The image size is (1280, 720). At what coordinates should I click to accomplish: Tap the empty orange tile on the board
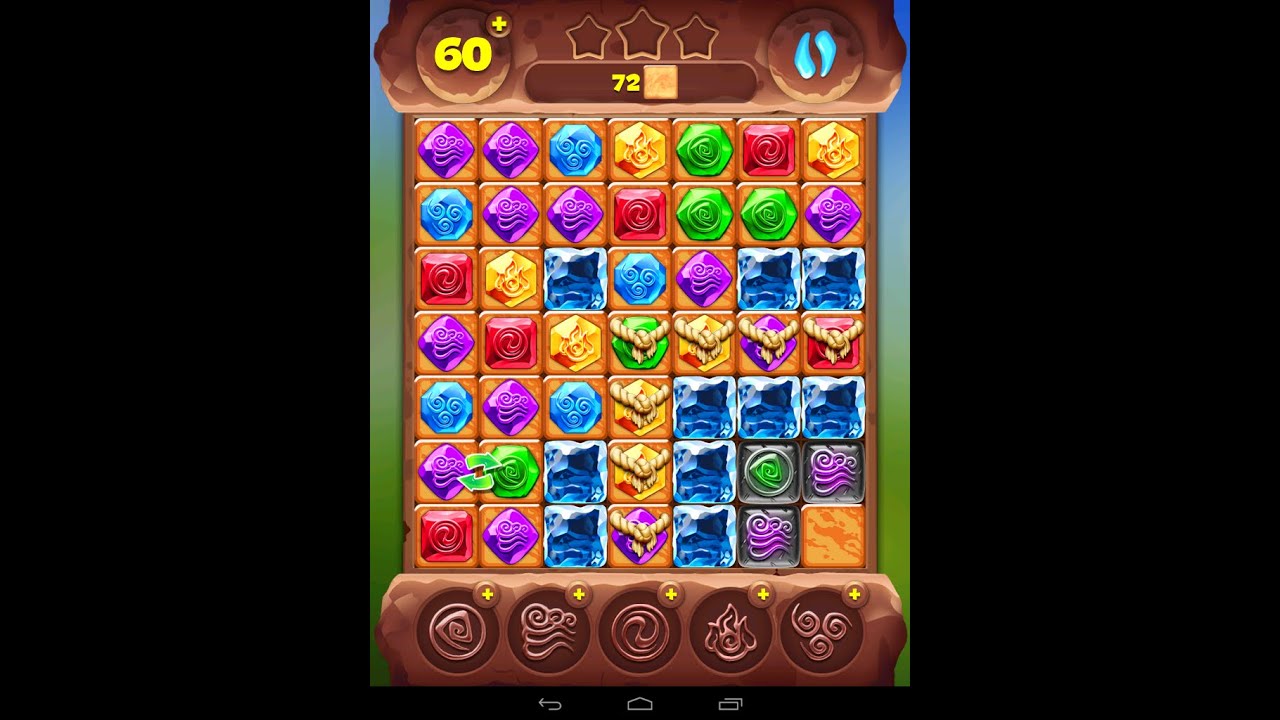tap(832, 536)
